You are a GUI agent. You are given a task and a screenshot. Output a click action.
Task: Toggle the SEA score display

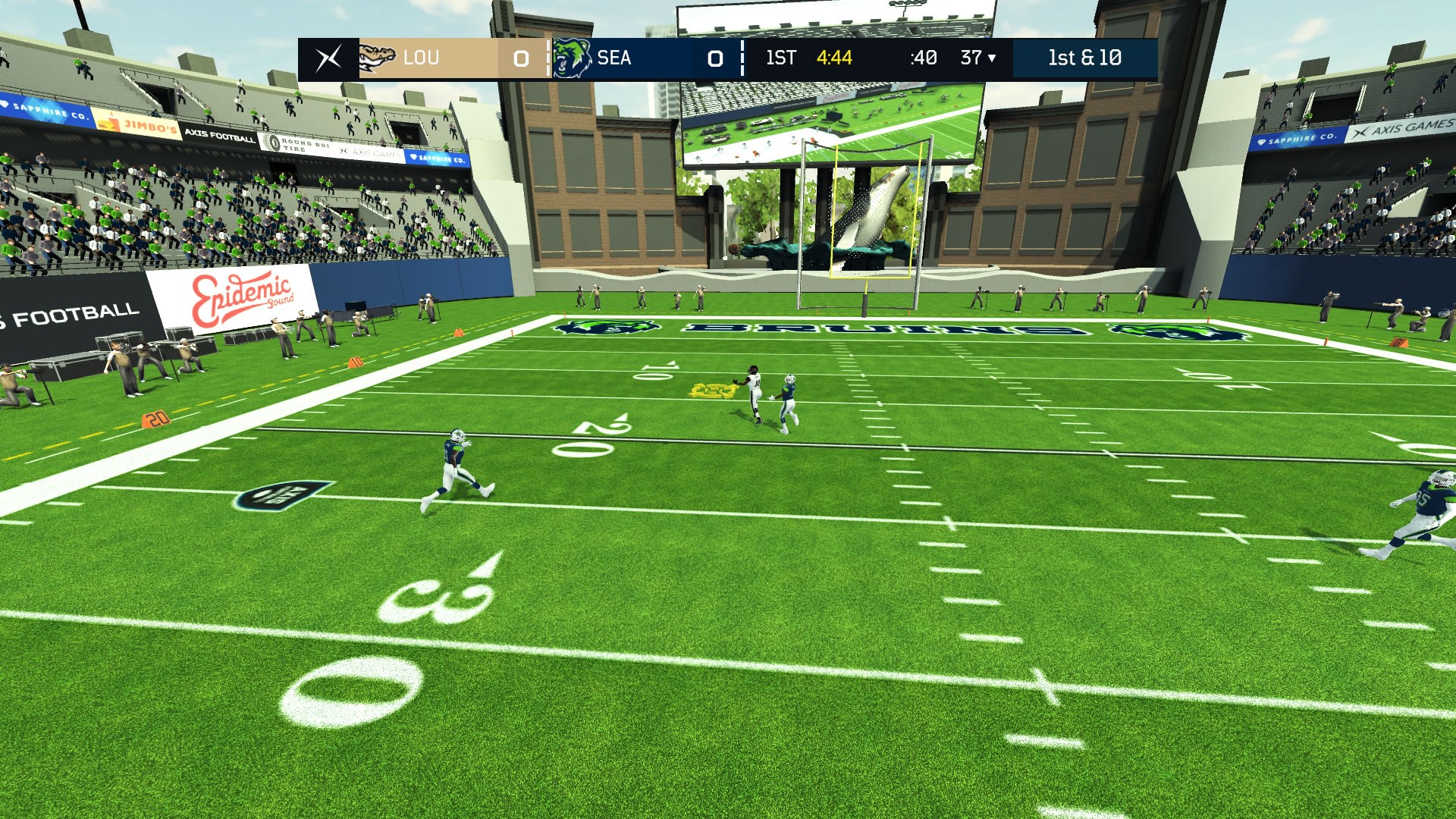tap(713, 58)
